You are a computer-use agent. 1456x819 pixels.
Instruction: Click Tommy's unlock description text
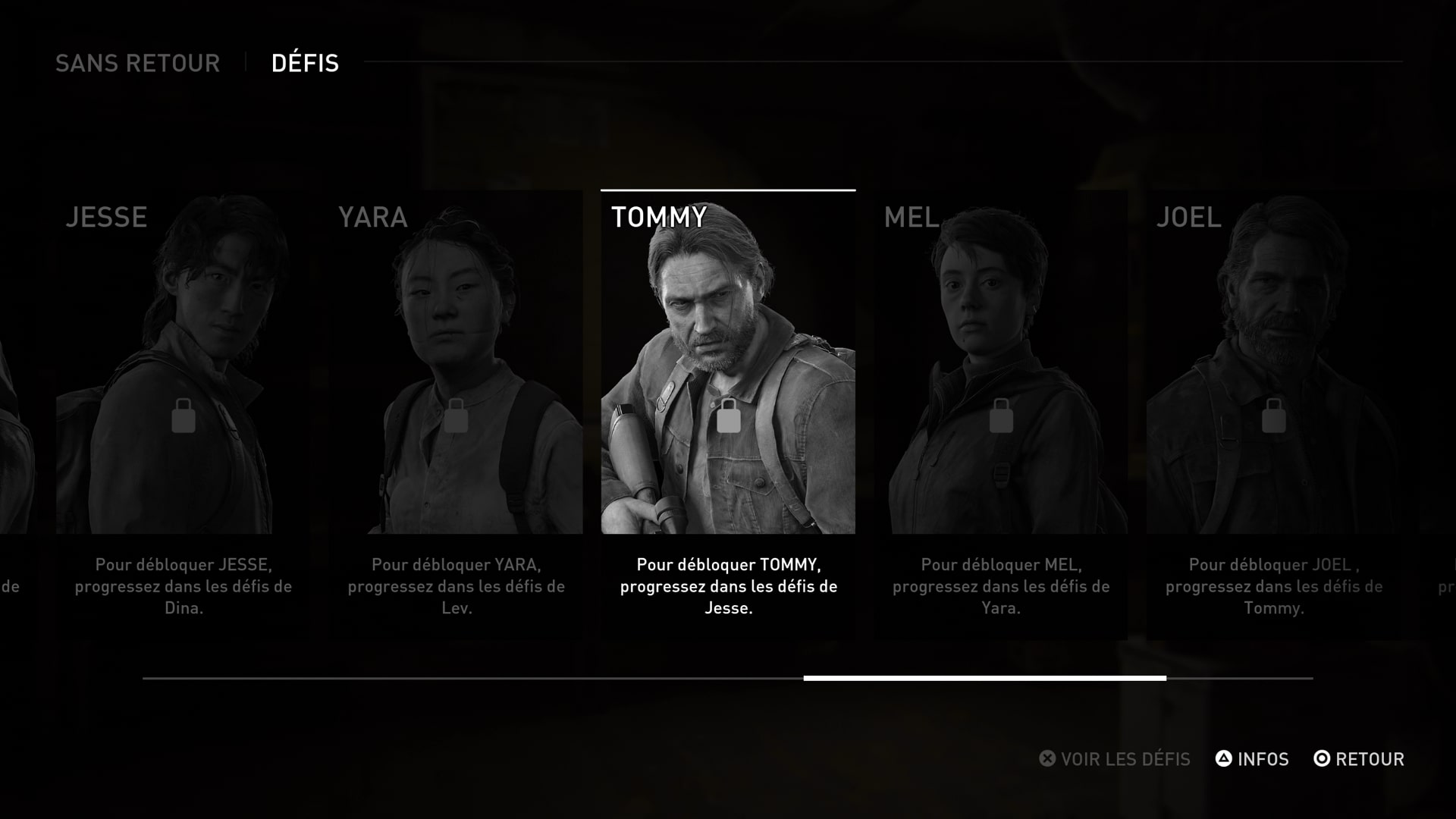[728, 586]
